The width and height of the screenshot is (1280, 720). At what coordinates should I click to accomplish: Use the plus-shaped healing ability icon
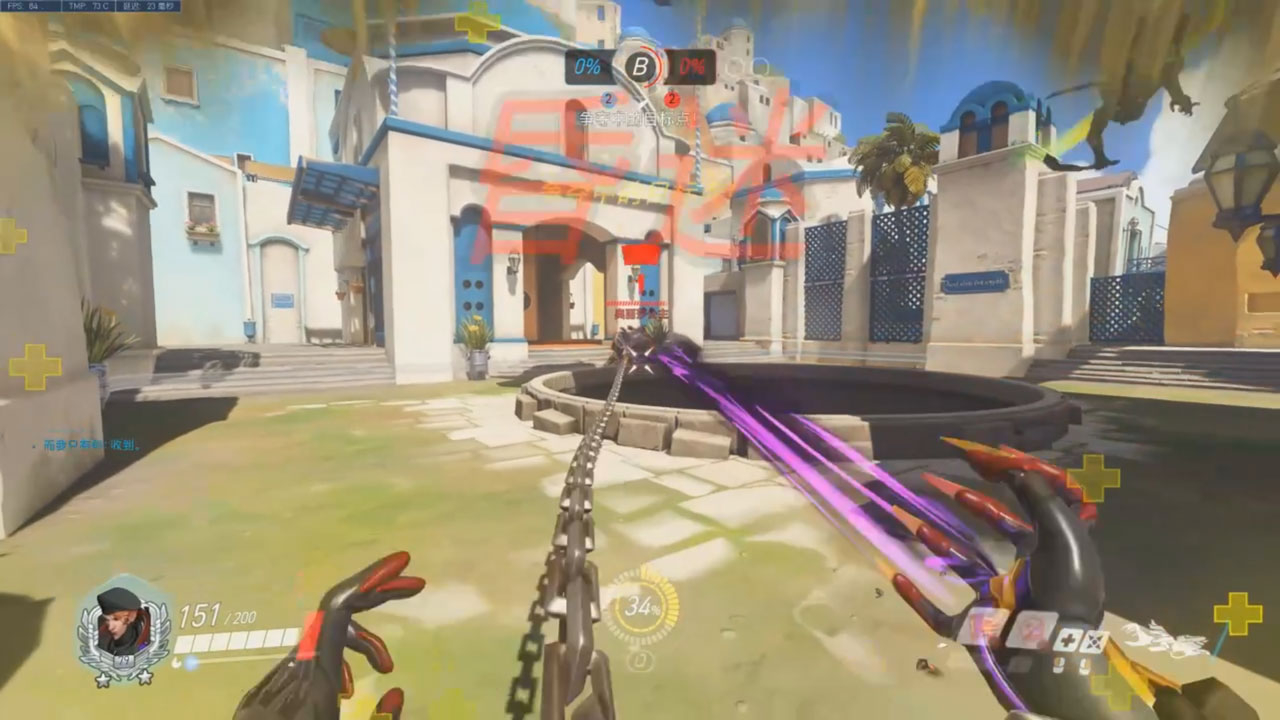pos(1067,641)
